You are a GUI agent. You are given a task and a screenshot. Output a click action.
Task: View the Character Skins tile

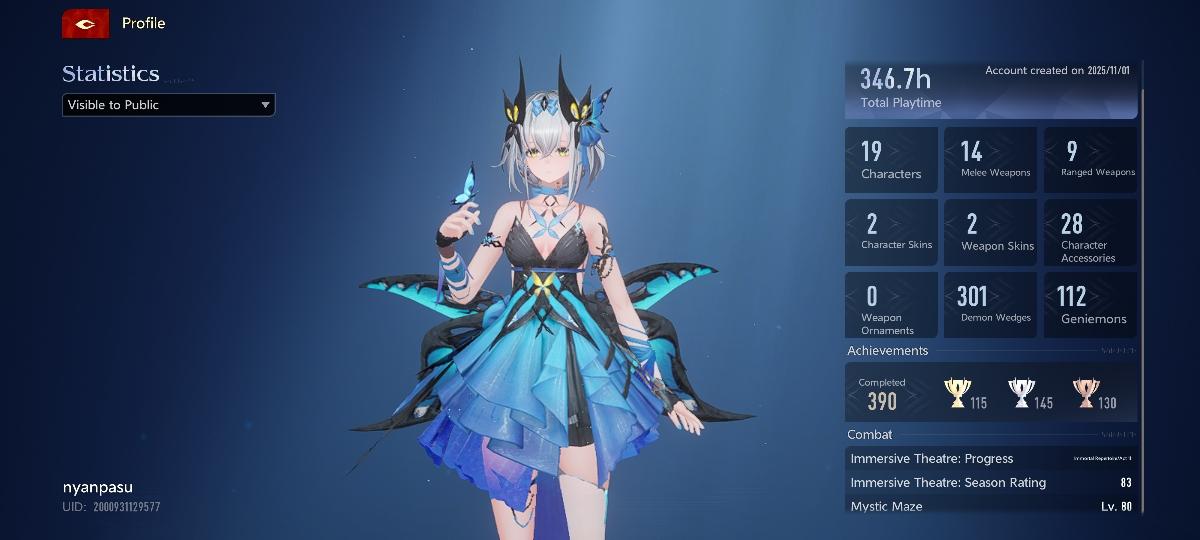(891, 232)
